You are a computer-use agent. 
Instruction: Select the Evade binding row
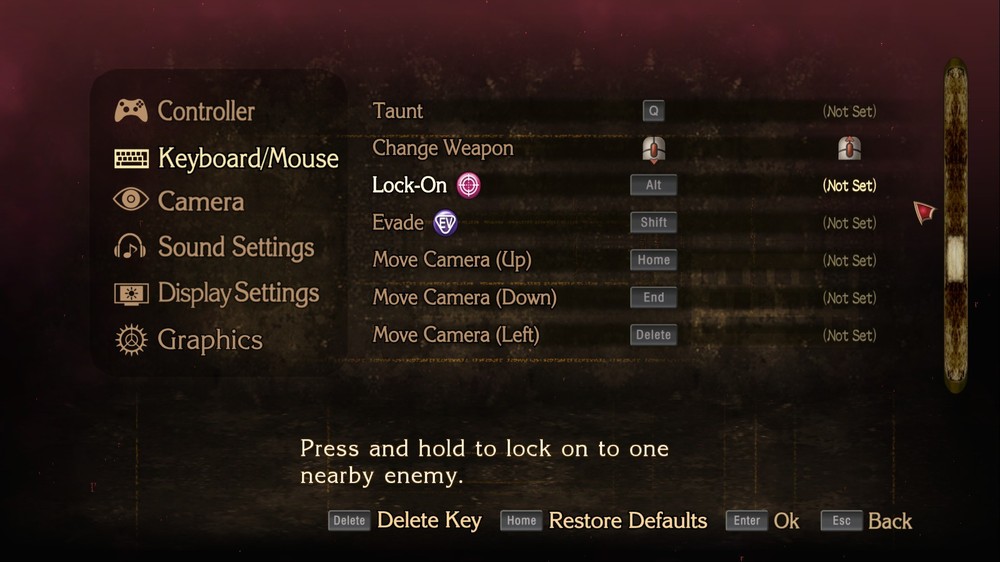(398, 223)
